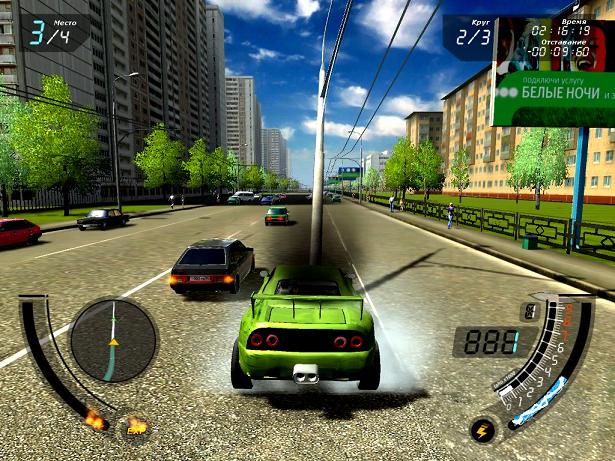Click the flaming EXP icon
The image size is (615, 461).
pos(135,429)
